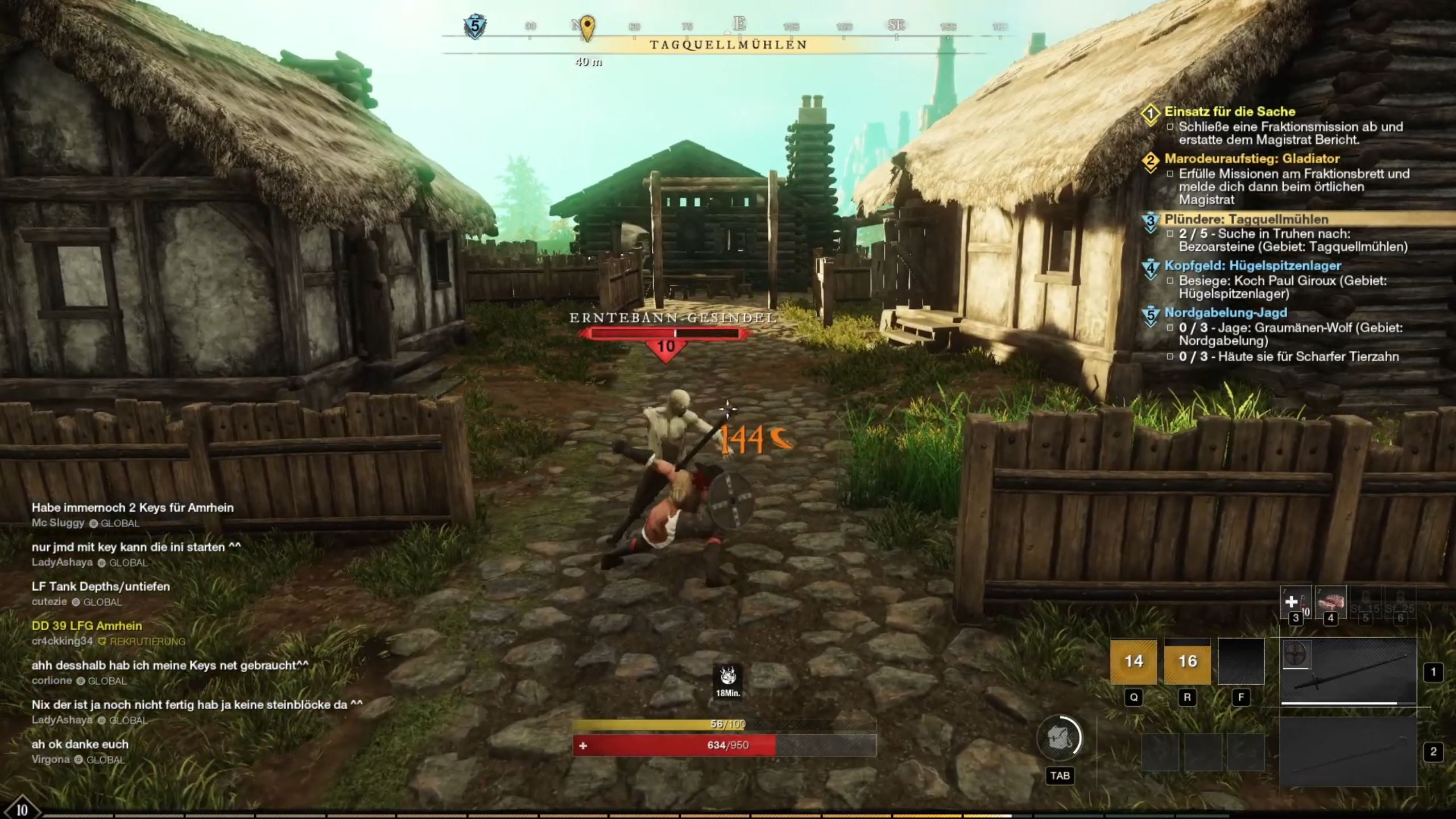Check off the Fraktionsmission objective under Einsatz für die Sache

point(1171,127)
